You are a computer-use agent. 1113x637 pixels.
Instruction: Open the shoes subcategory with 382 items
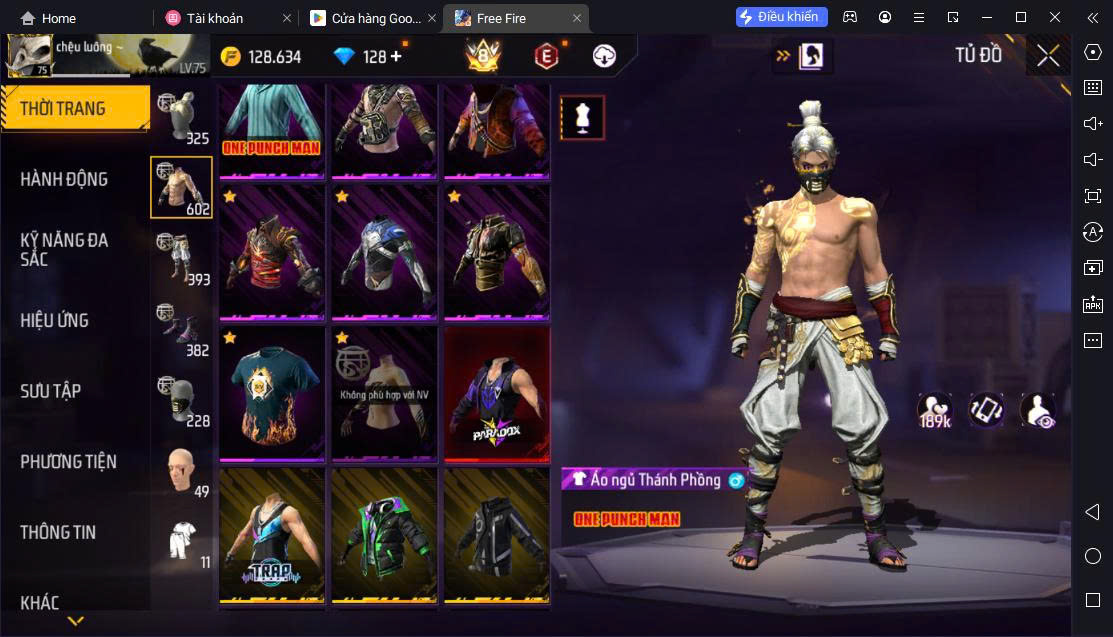pyautogui.click(x=181, y=329)
